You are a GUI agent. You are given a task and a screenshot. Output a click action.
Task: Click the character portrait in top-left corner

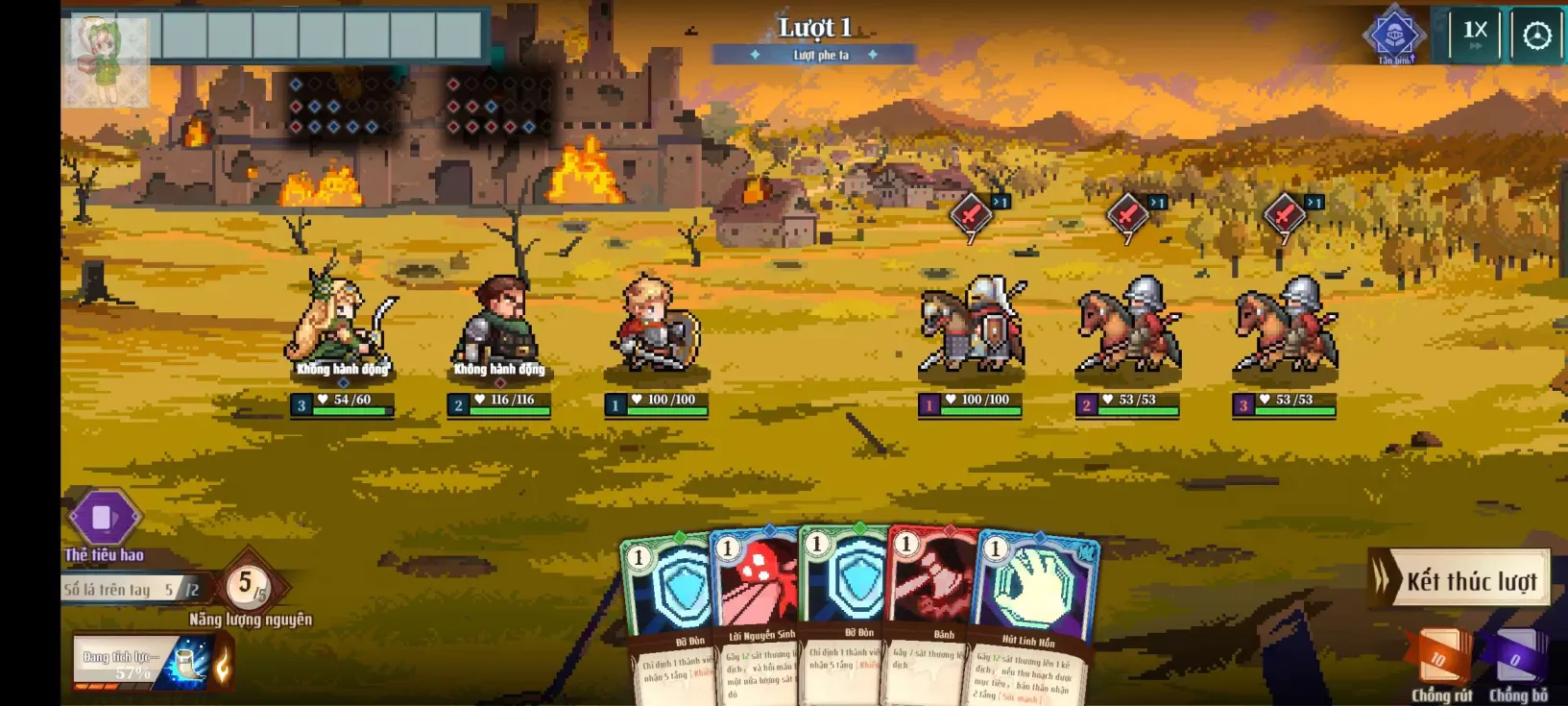106,43
